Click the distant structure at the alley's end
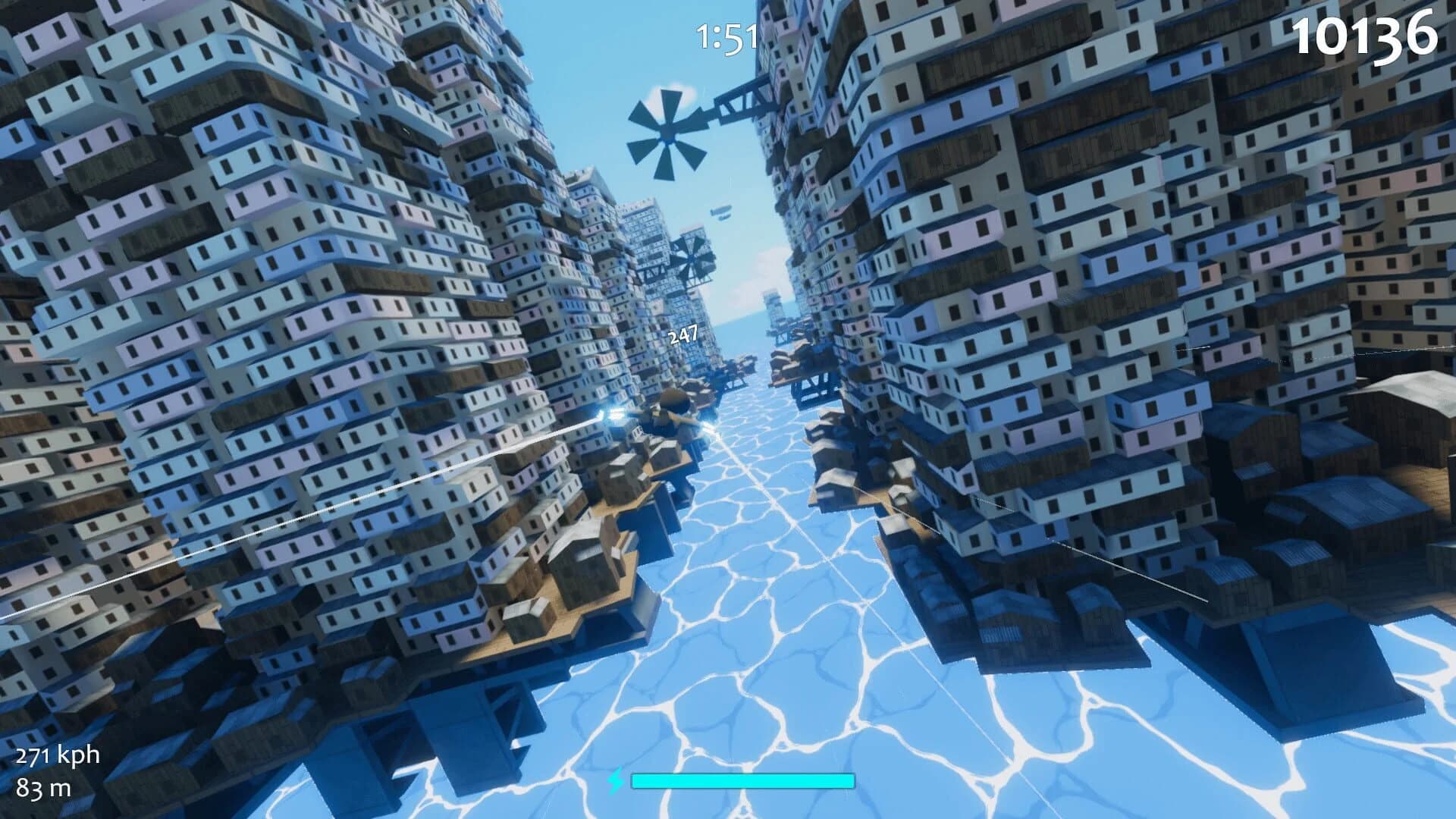This screenshot has width=1456, height=819. click(773, 311)
